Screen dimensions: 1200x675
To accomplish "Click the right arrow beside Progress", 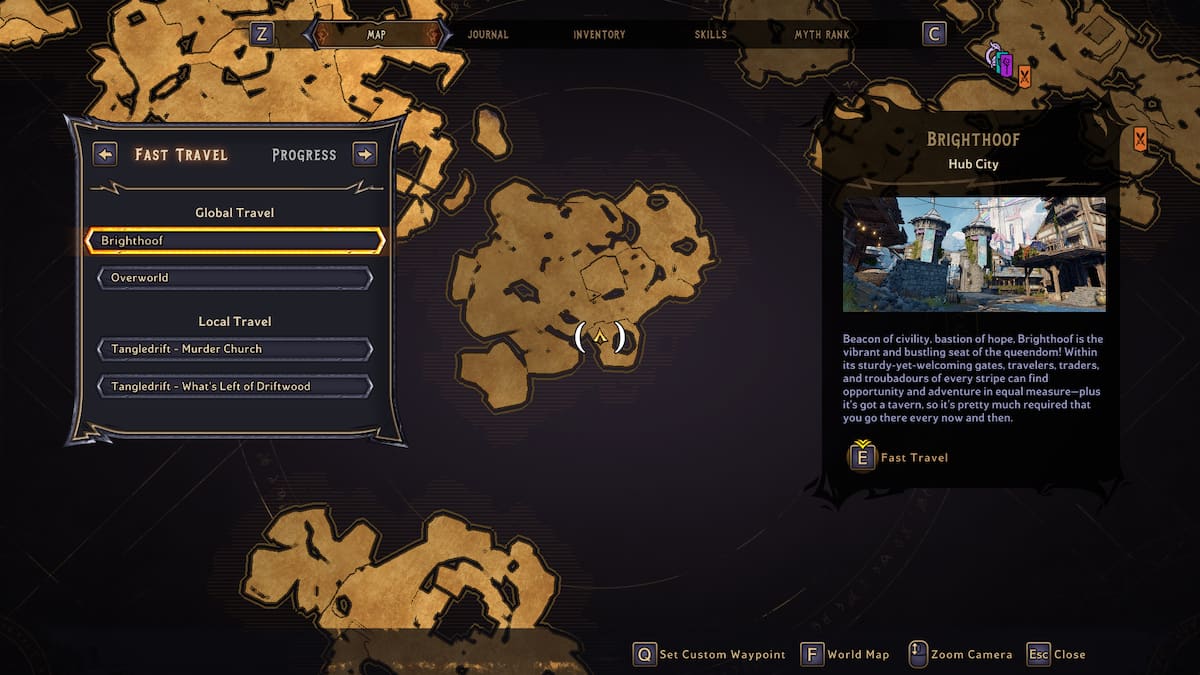I will tap(365, 154).
